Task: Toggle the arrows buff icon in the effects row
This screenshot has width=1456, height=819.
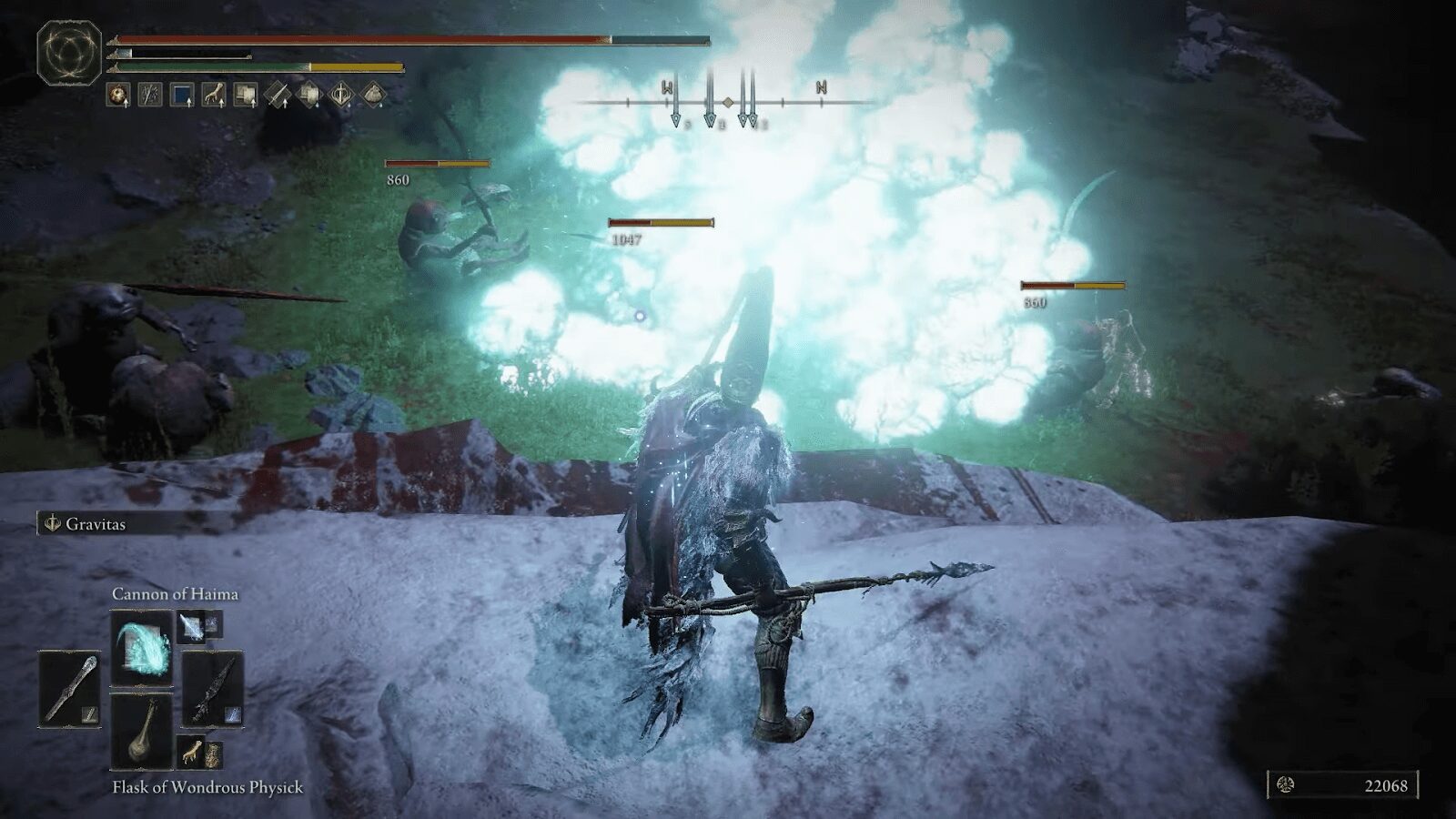Action: (148, 95)
